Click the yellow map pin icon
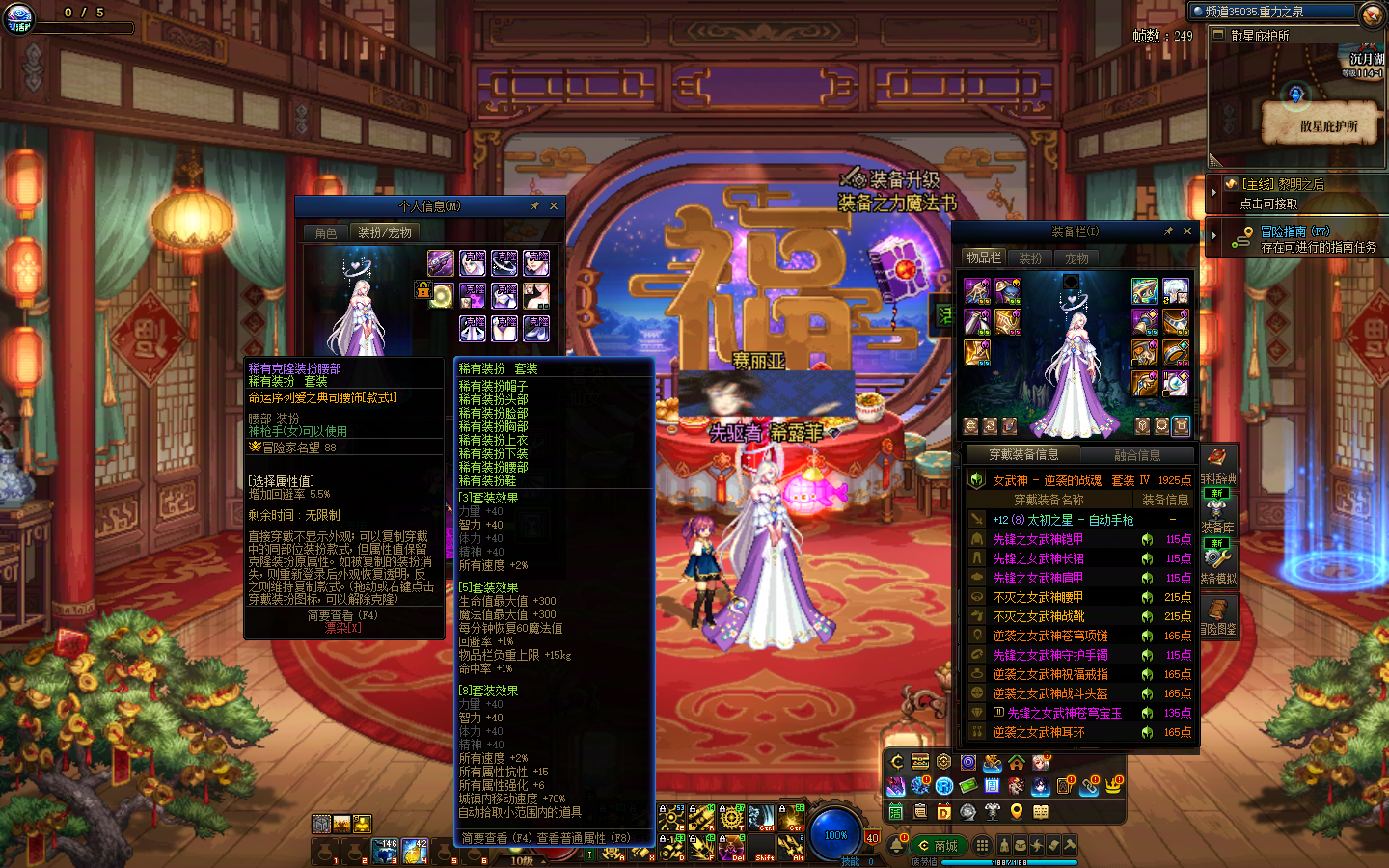 point(1016,812)
